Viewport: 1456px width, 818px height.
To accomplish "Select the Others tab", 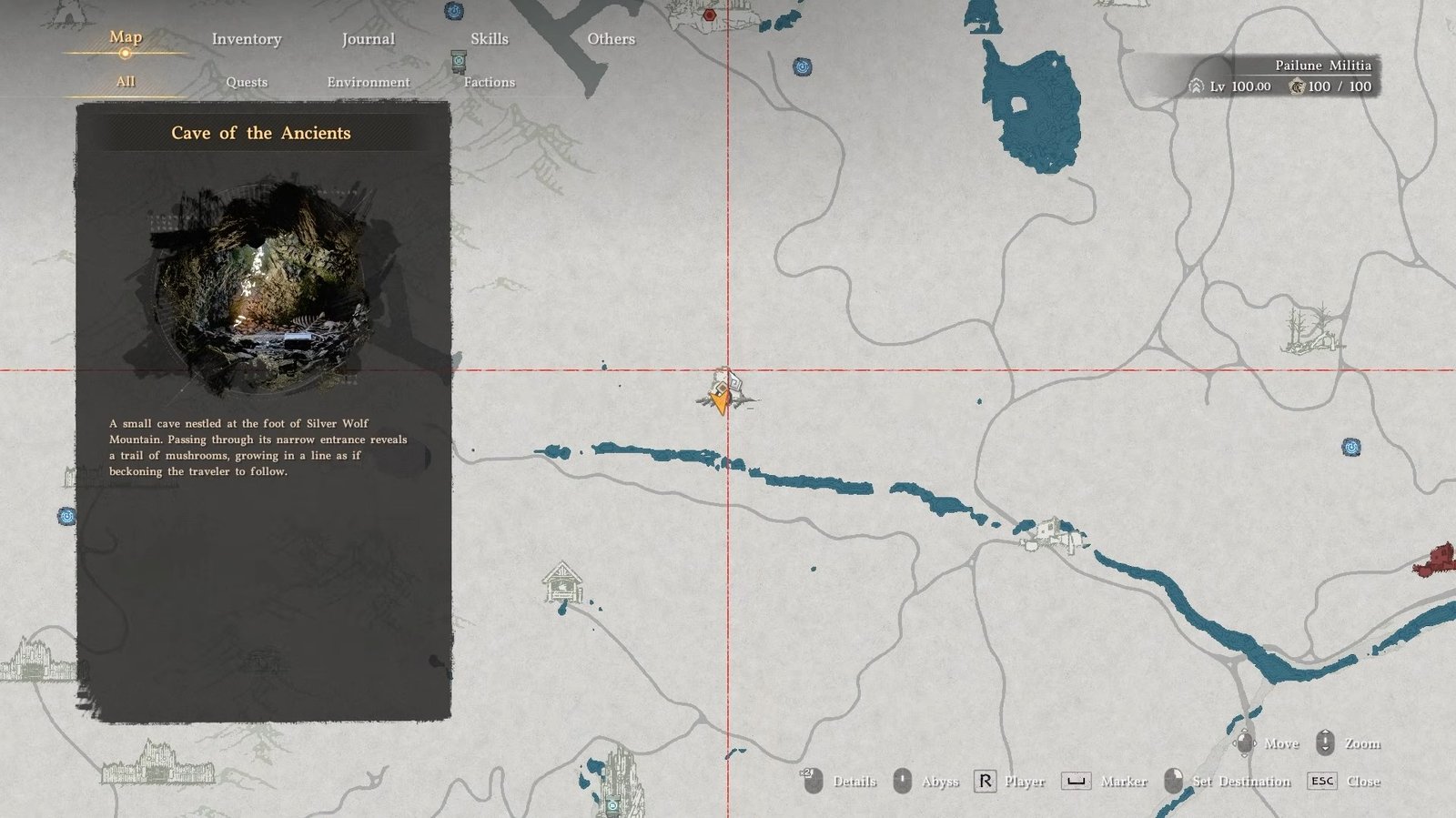I will (x=611, y=39).
